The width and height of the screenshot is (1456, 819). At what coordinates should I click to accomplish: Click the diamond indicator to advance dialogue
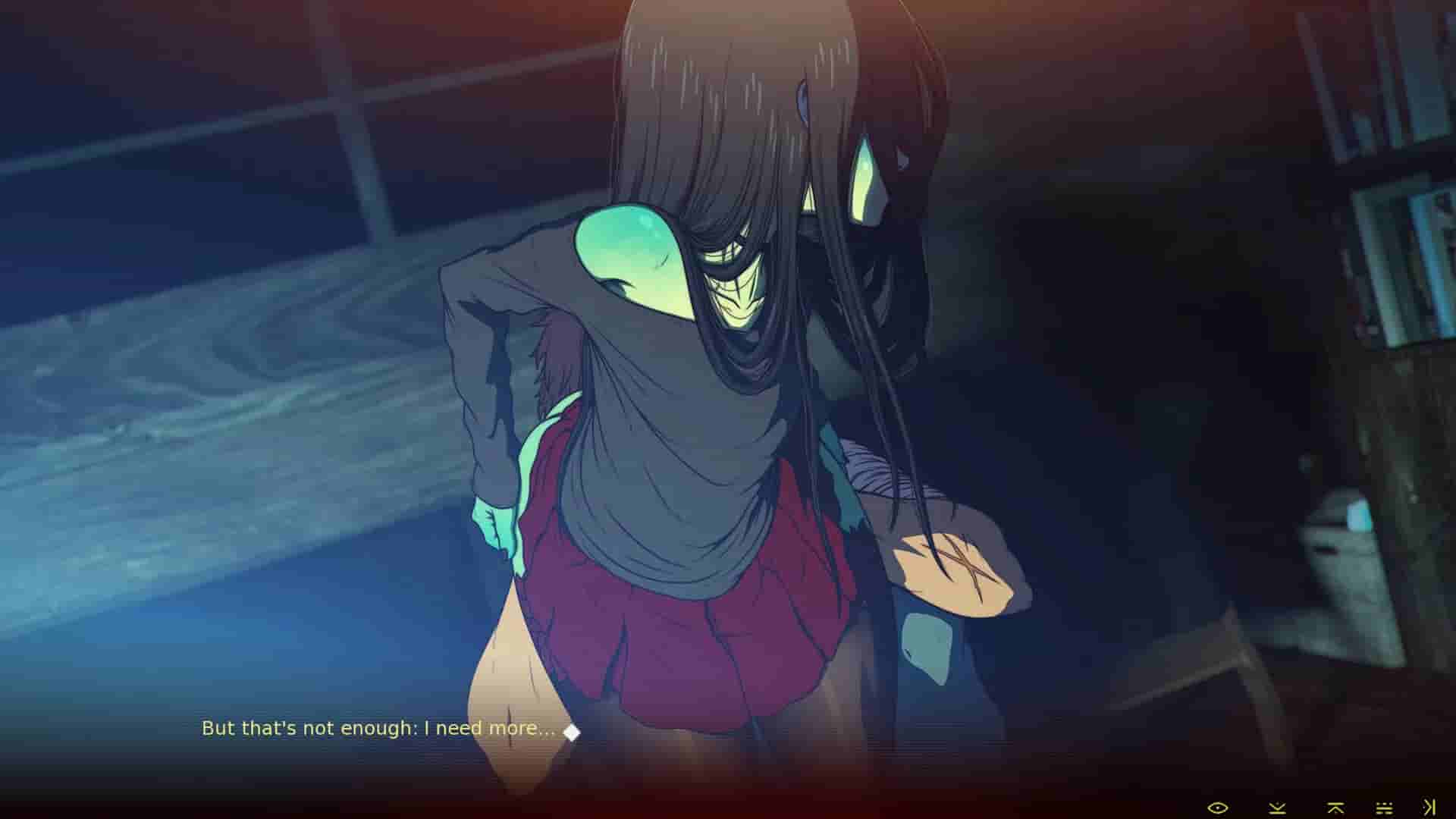tap(570, 731)
